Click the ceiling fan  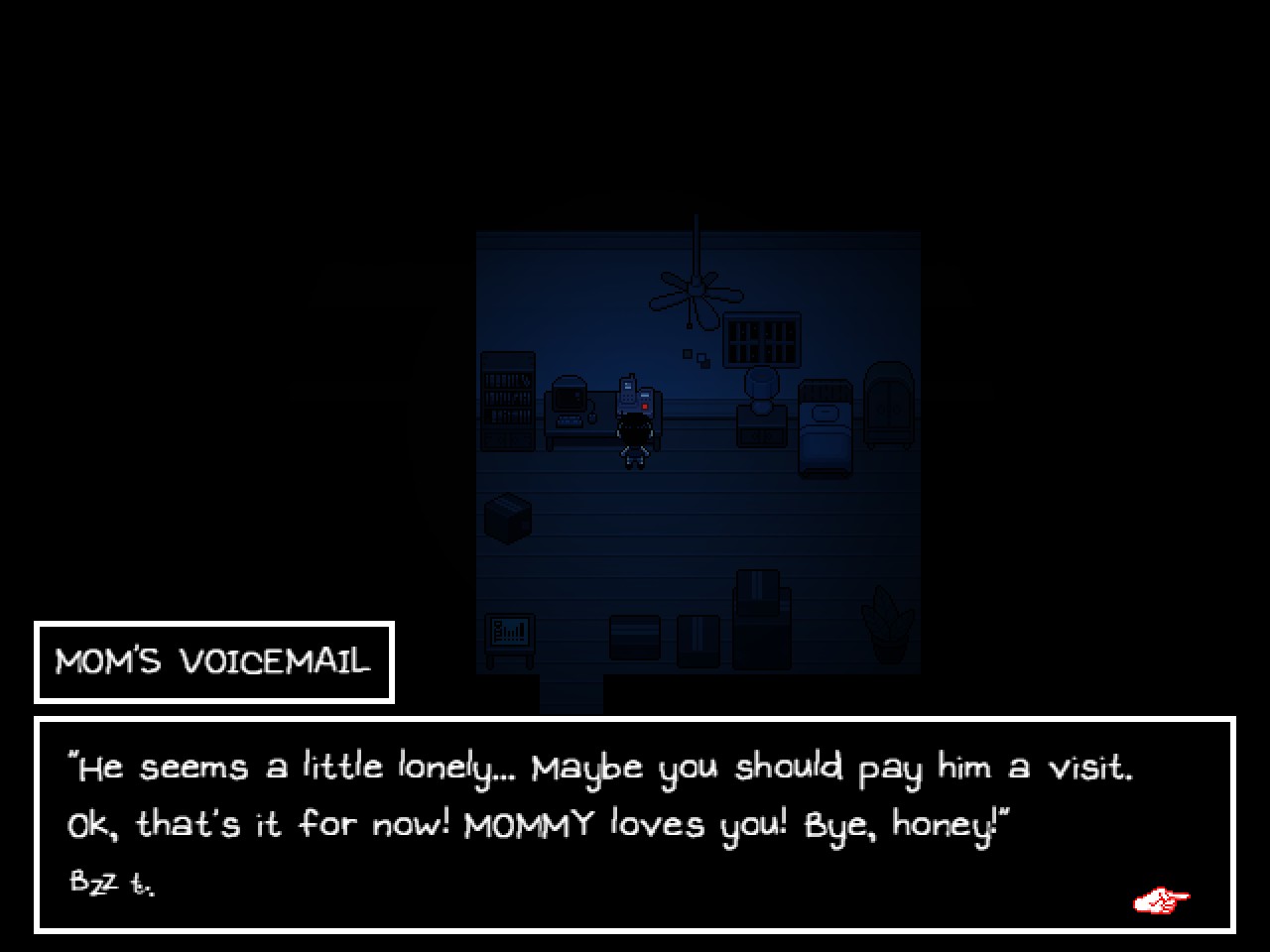pos(696,290)
